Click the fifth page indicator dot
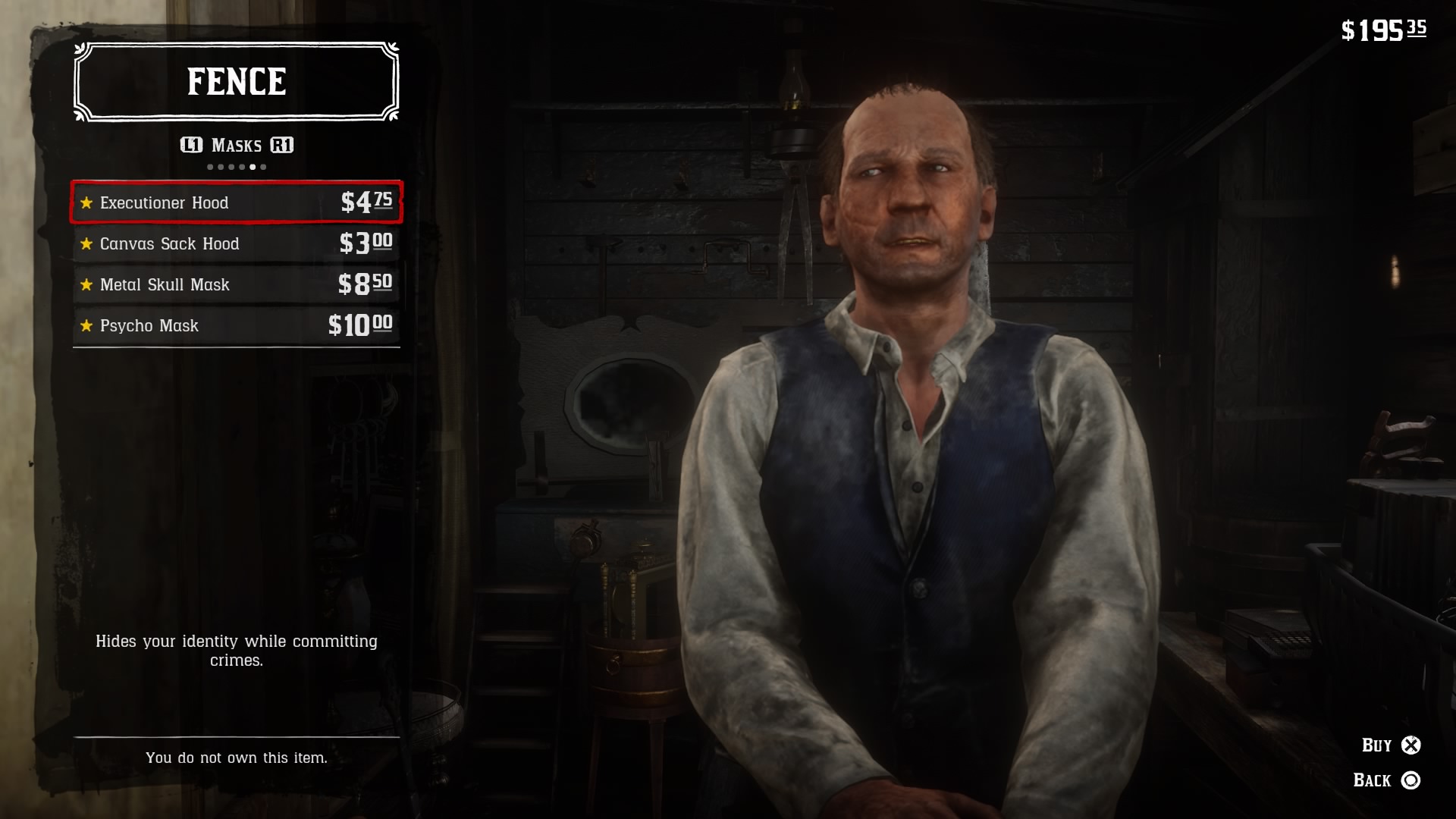This screenshot has width=1456, height=819. click(x=253, y=166)
